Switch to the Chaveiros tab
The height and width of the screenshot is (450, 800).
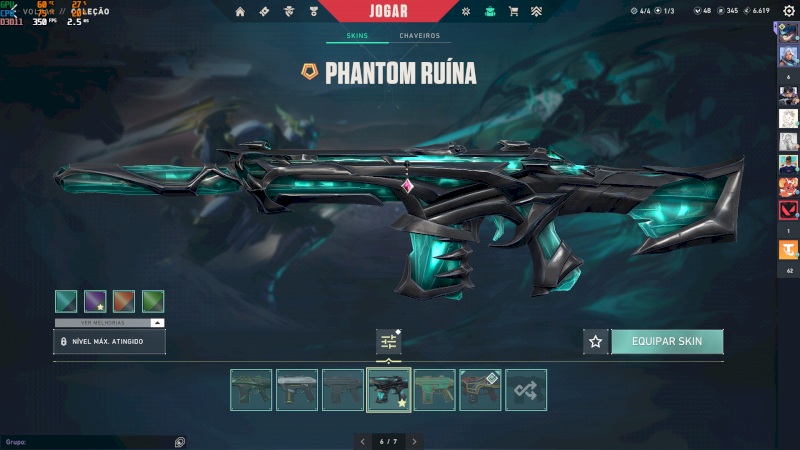coord(419,36)
